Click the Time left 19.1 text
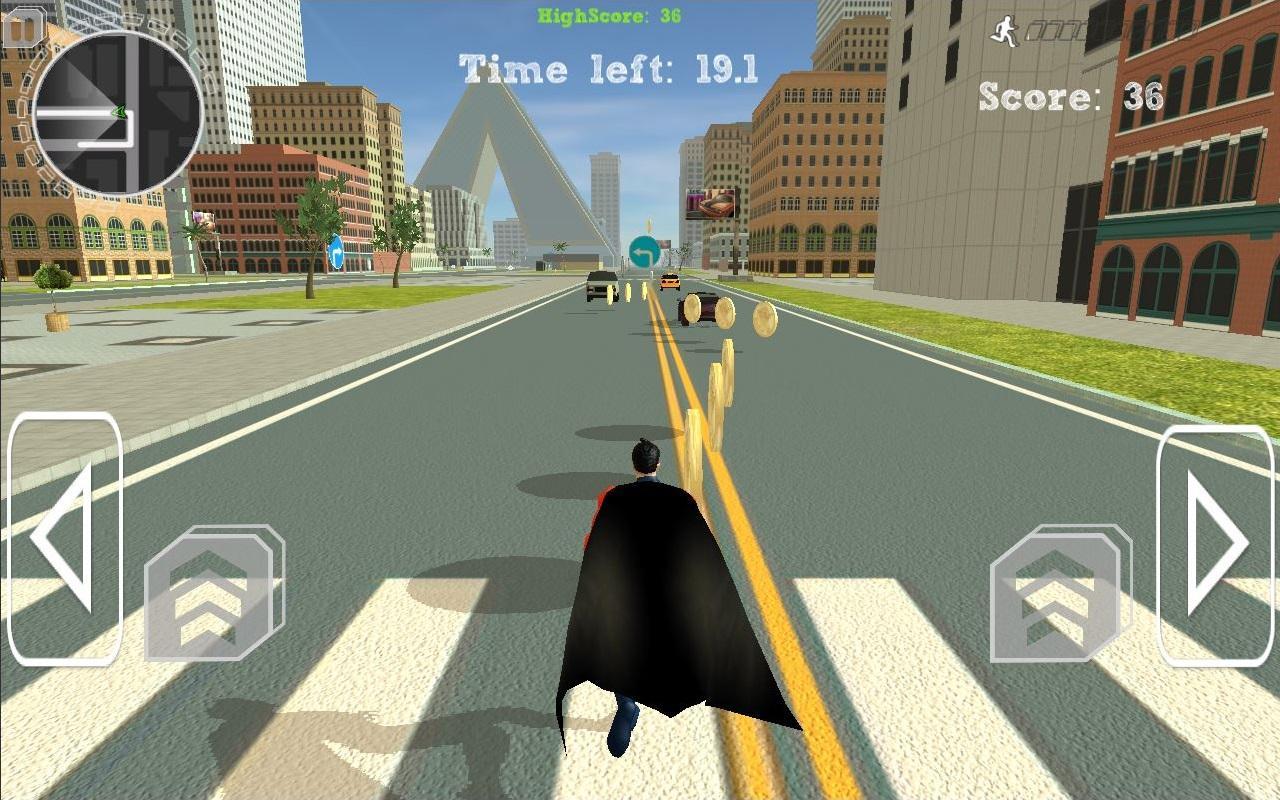The height and width of the screenshot is (800, 1280). 608,68
